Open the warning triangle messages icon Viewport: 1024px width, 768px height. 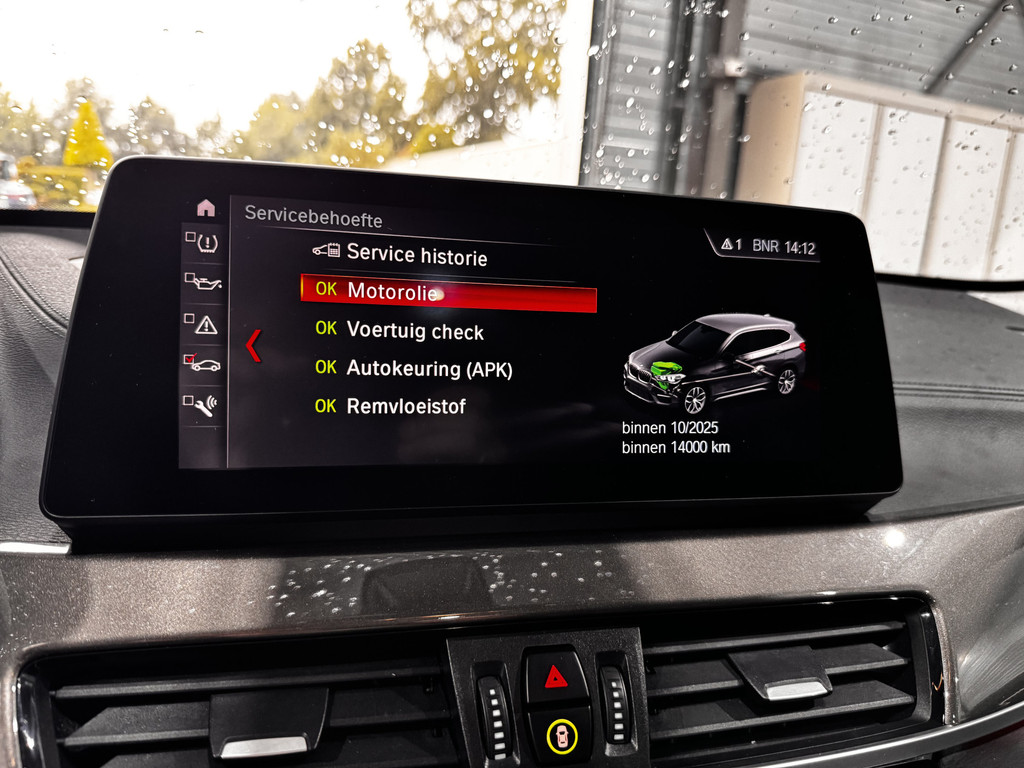point(205,324)
